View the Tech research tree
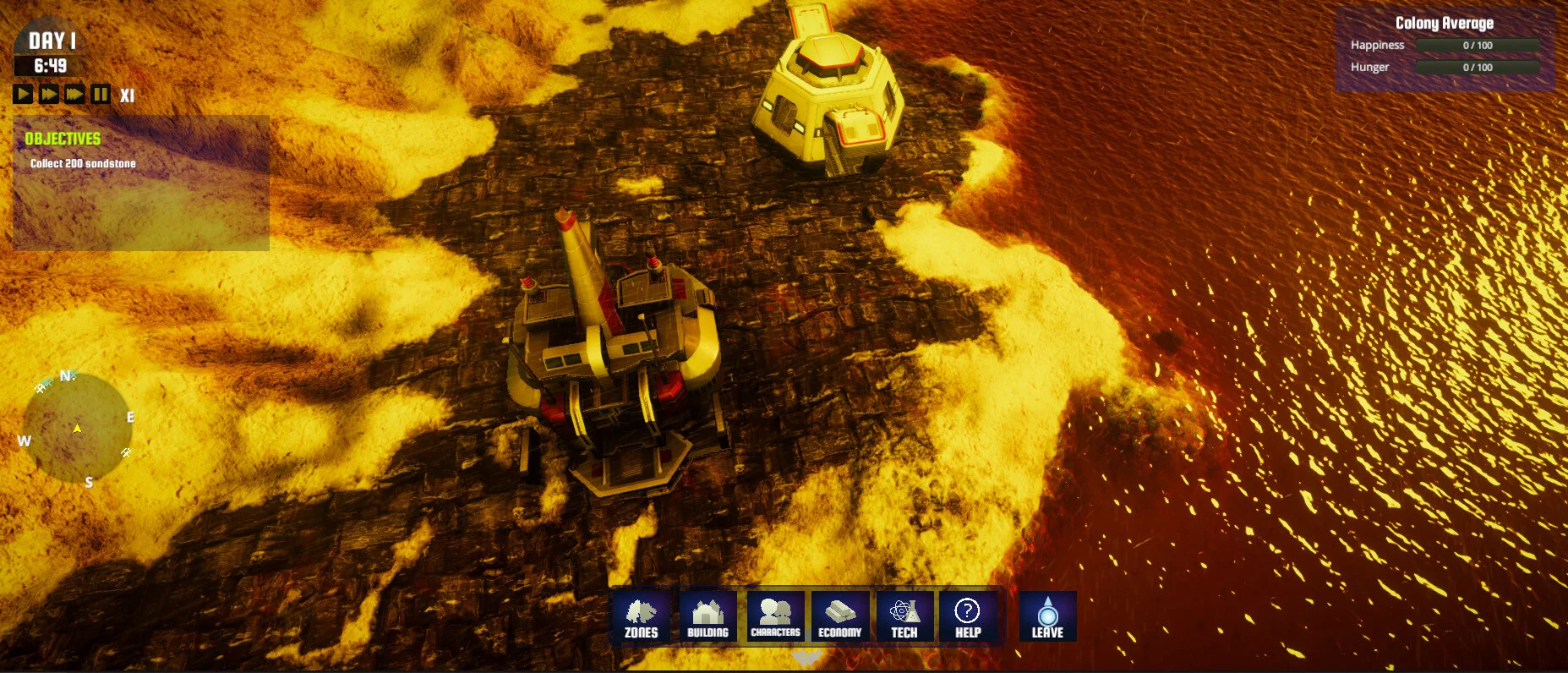 coord(904,616)
